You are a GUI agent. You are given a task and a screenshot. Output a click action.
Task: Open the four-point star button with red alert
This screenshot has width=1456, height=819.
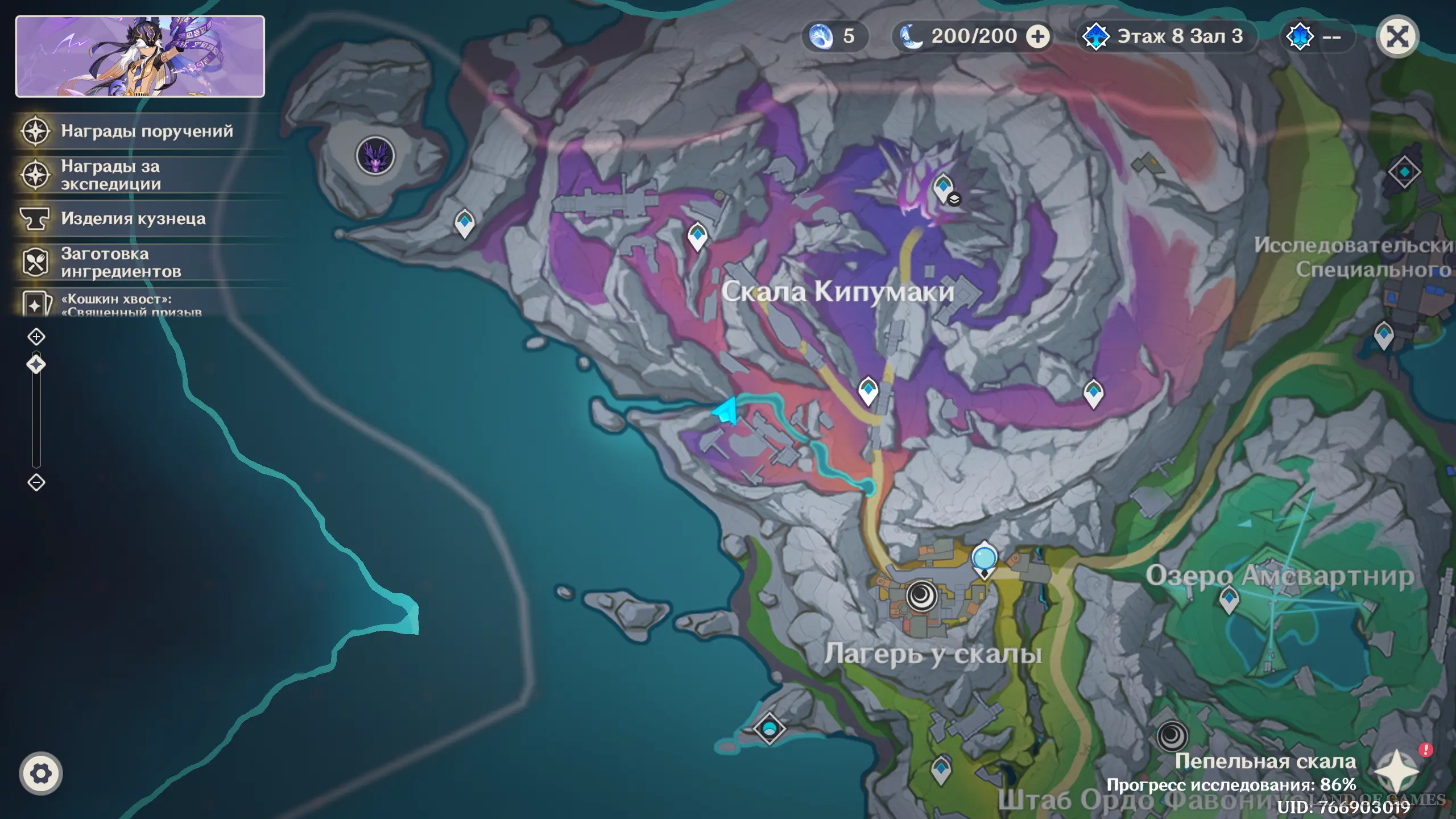tap(1396, 771)
